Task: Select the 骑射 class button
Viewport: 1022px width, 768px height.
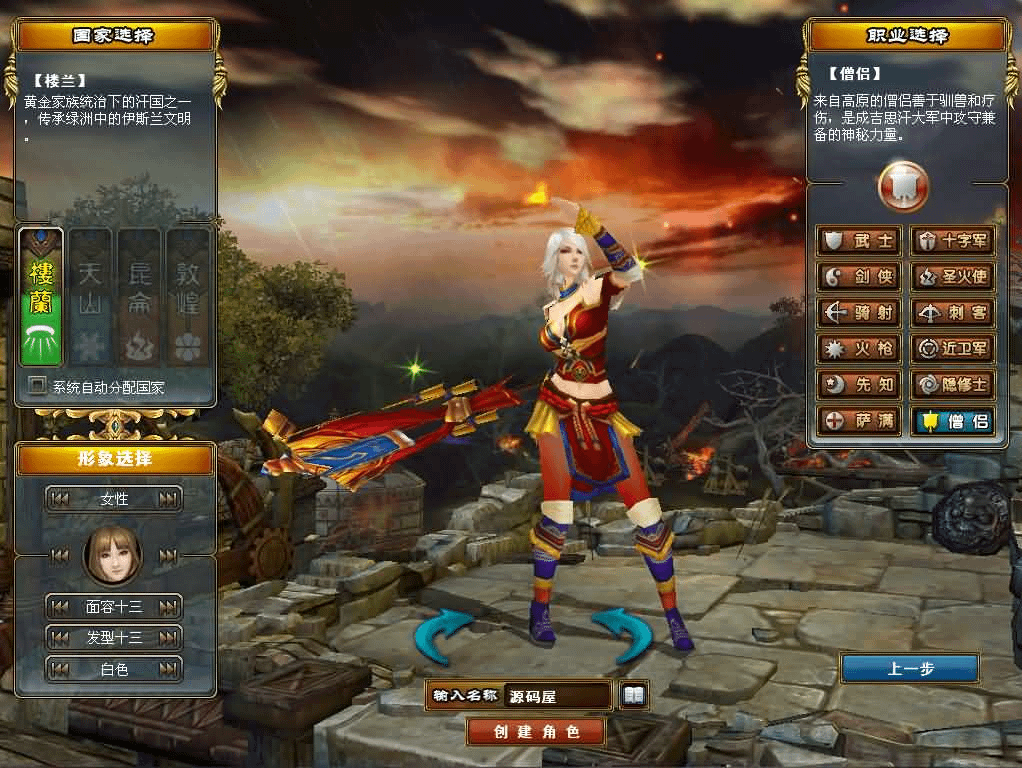Action: 860,313
